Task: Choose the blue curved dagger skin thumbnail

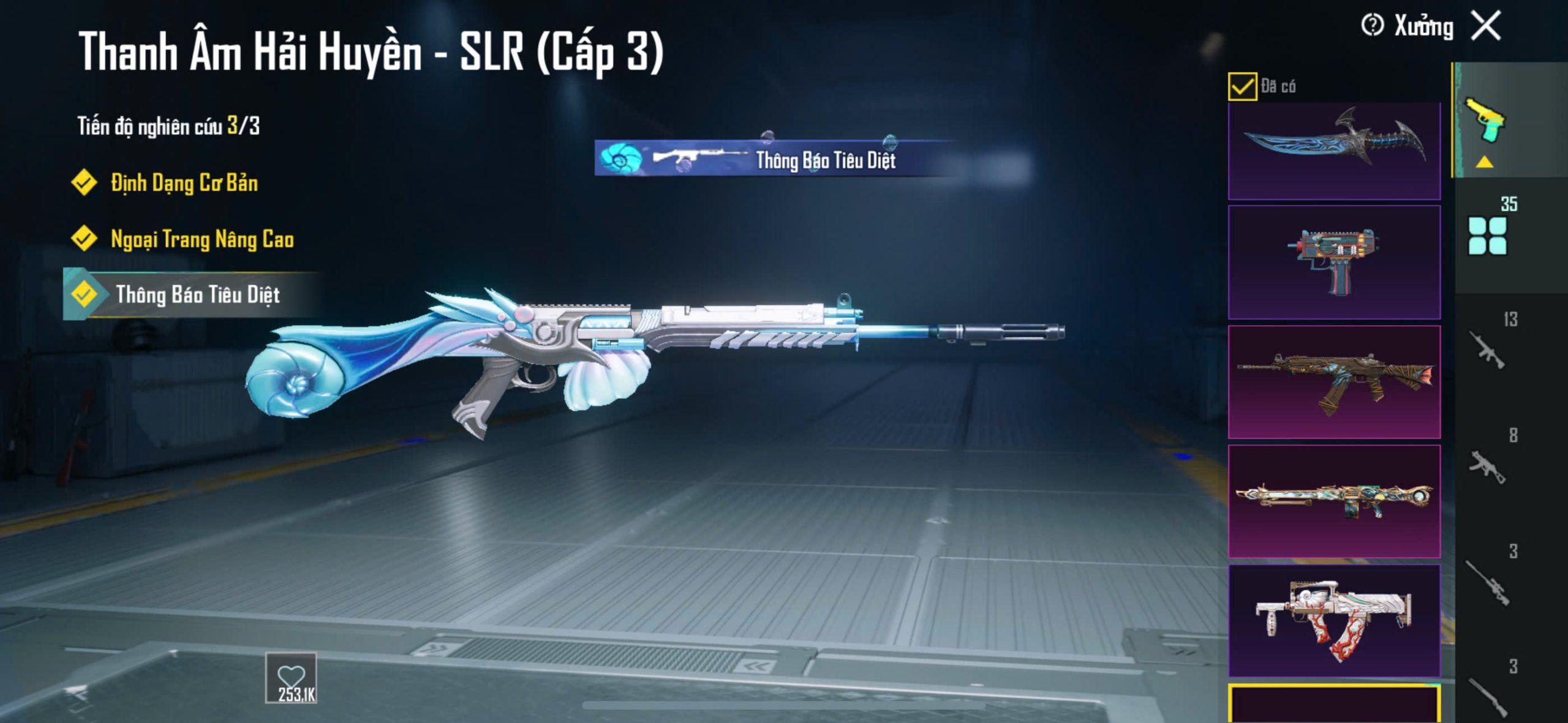Action: (1334, 151)
